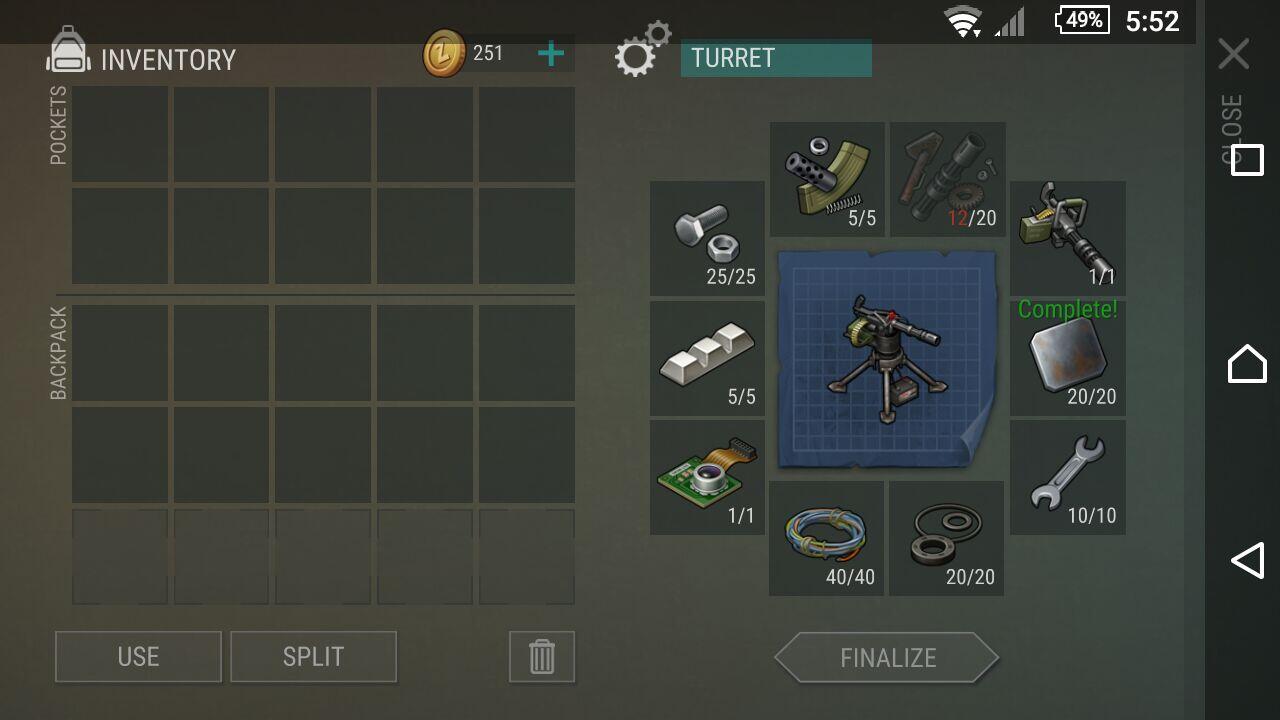Choose the ammo magazine parts slot
The height and width of the screenshot is (720, 1280).
(827, 179)
